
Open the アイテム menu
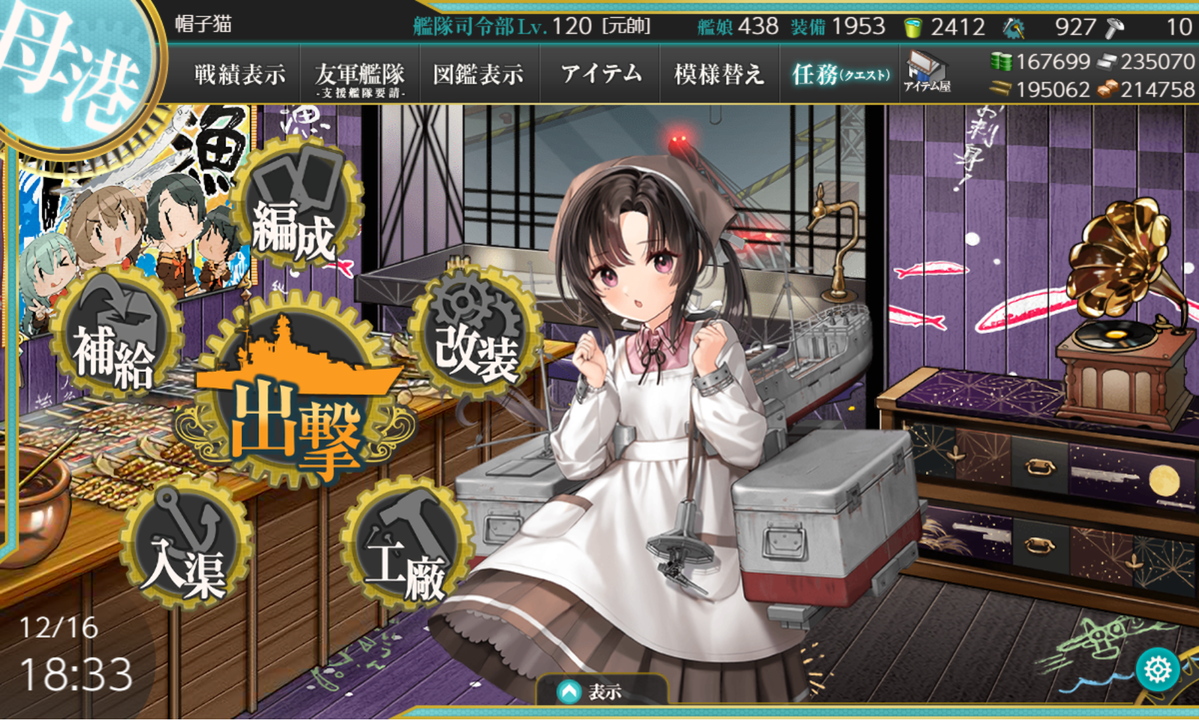(600, 74)
